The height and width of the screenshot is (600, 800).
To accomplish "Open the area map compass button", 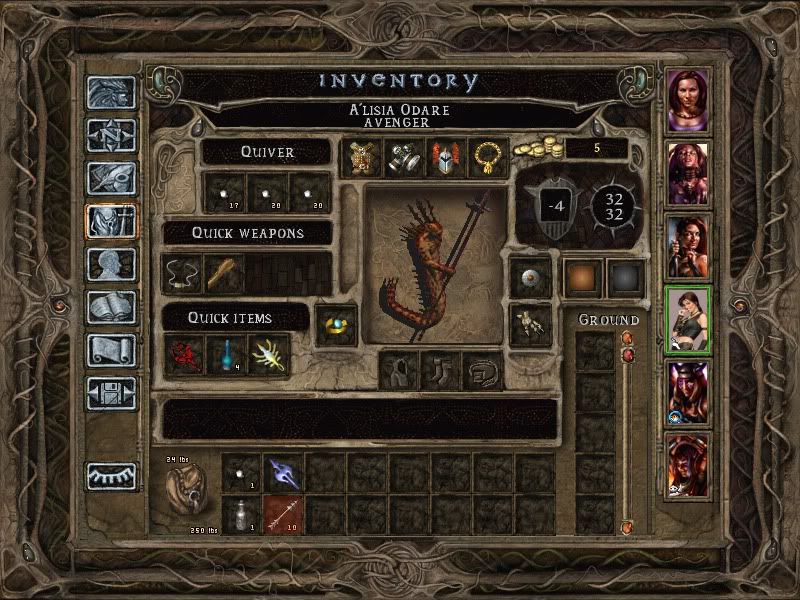I will click(x=110, y=136).
